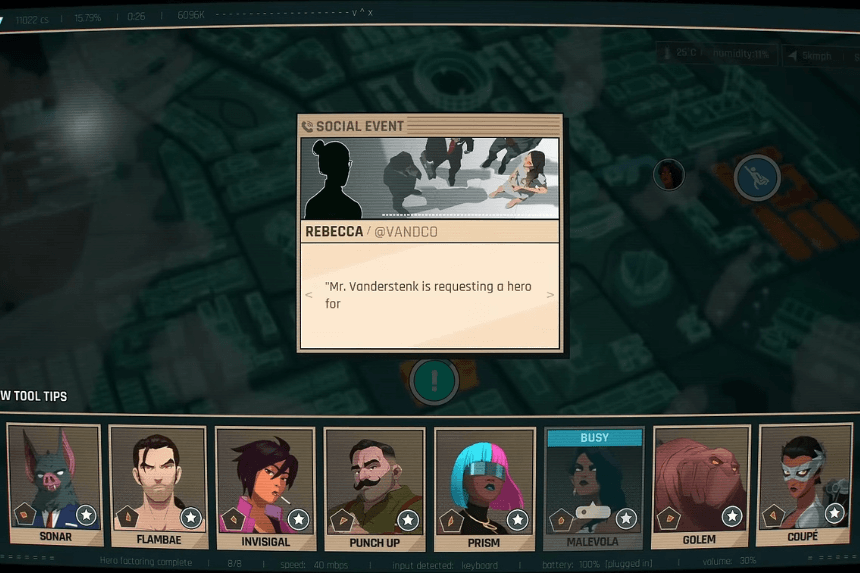The width and height of the screenshot is (860, 573).
Task: Click the blue running figure map marker
Action: (x=757, y=178)
